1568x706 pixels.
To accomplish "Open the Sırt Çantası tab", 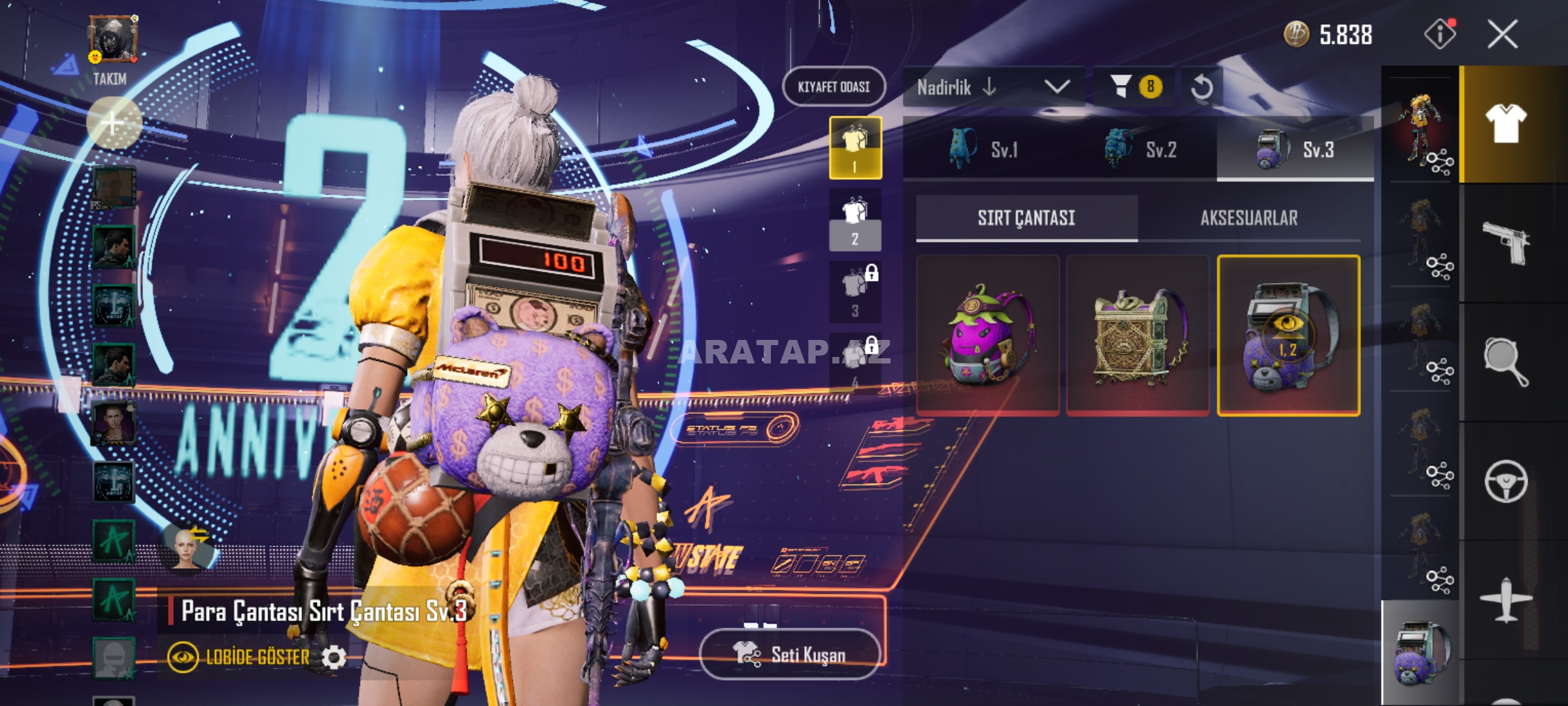I will [1026, 218].
